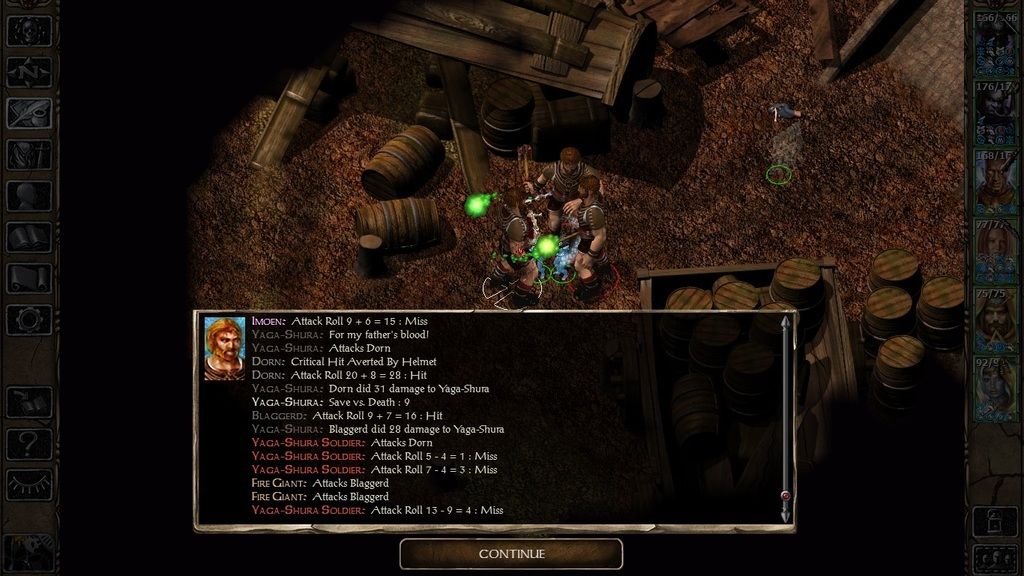
Task: Open the journal via the quill icon
Action: (28, 113)
